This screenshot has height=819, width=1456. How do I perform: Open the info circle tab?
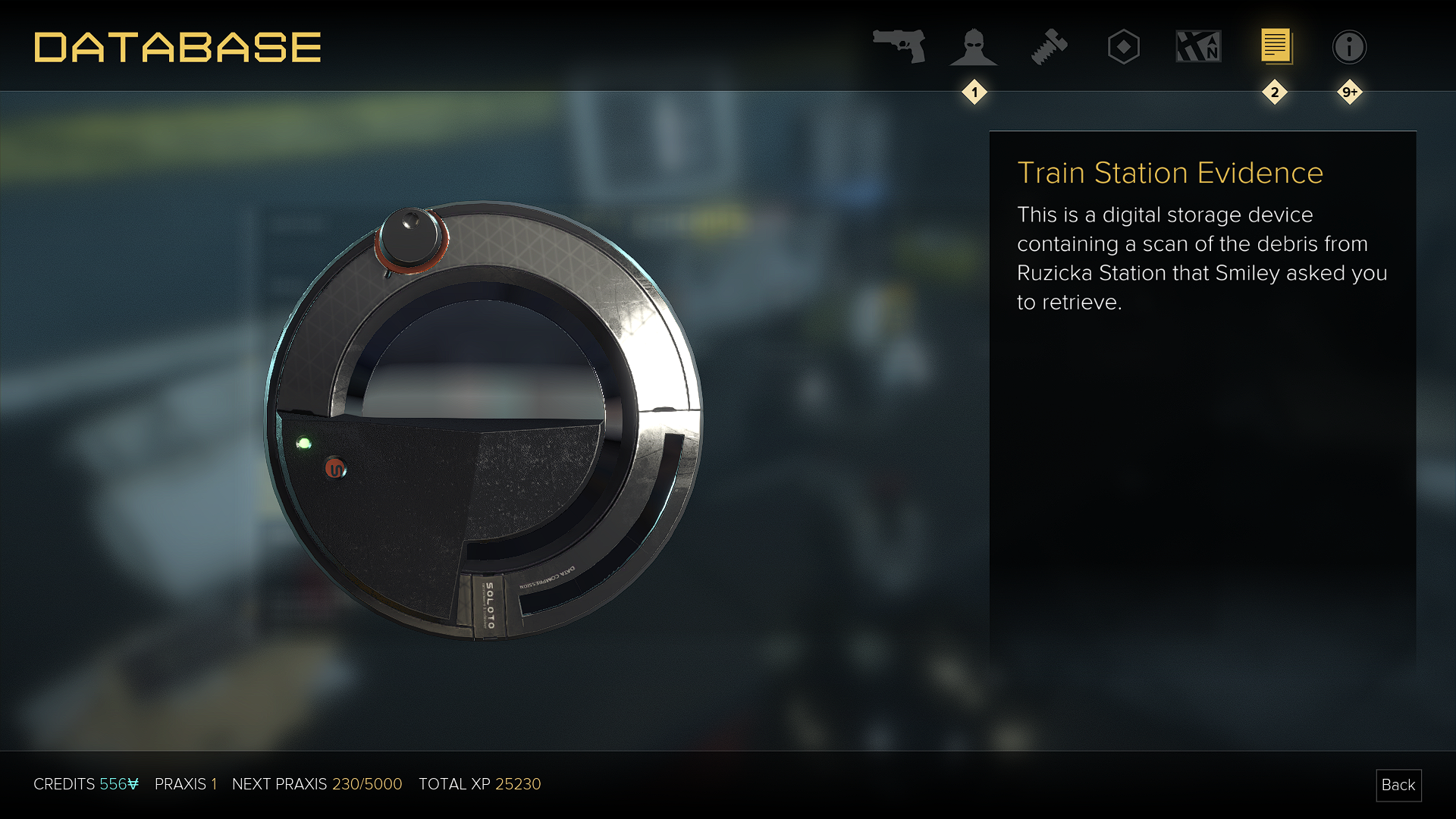(1349, 47)
